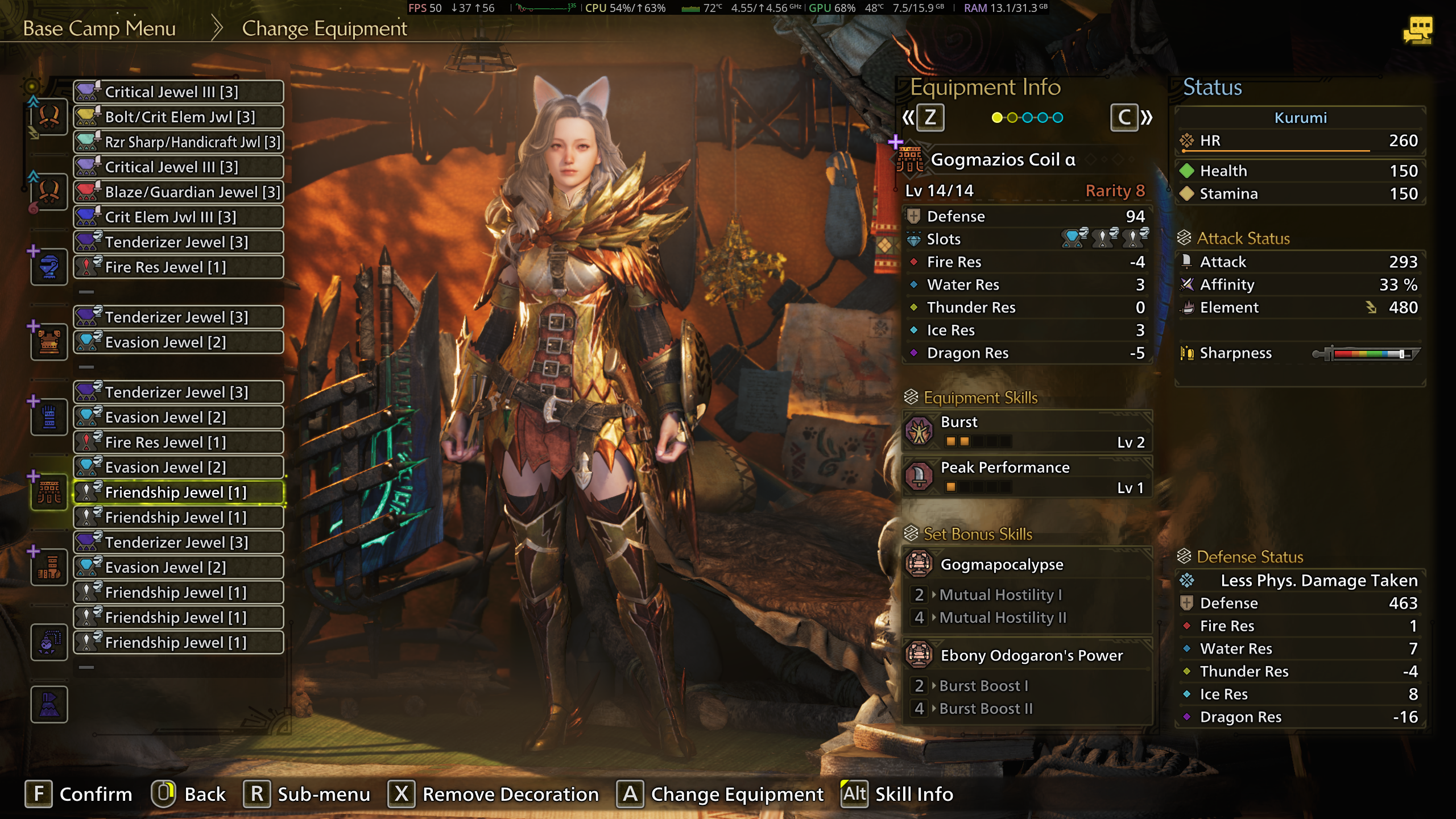Click the Skill Info option
This screenshot has height=819, width=1456.
pos(897,794)
